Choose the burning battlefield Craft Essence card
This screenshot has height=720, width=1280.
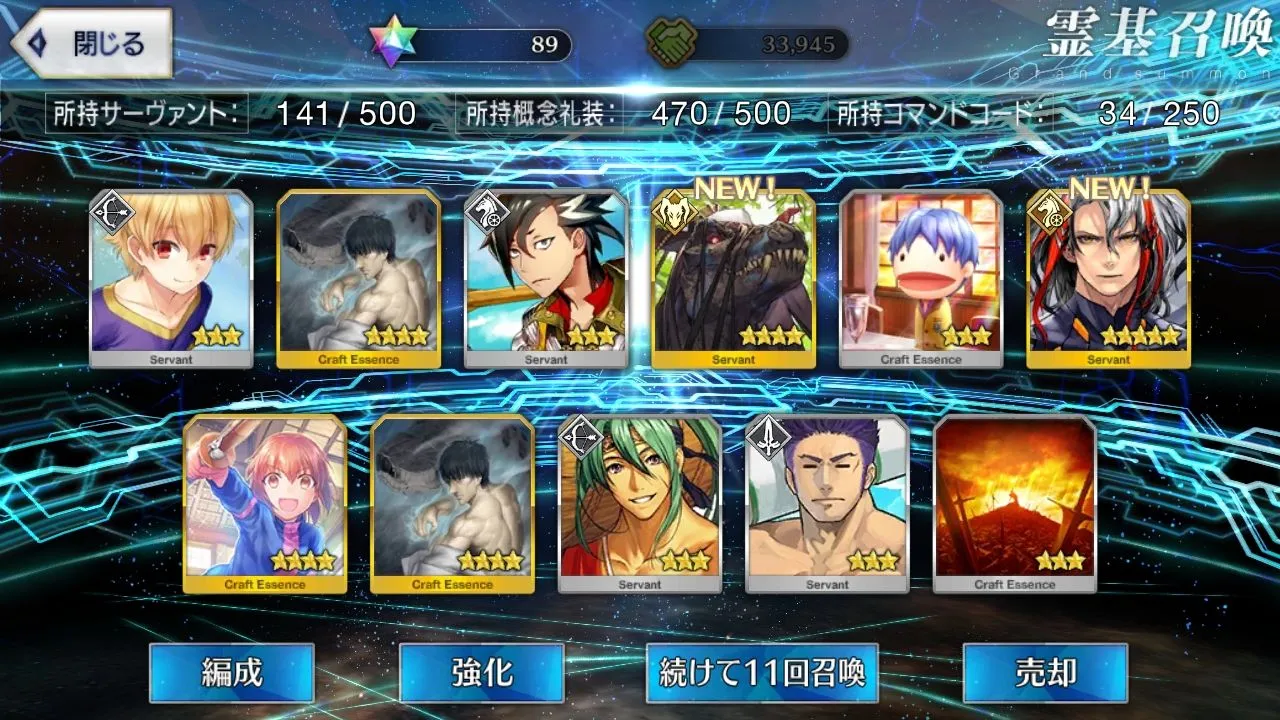point(1015,504)
